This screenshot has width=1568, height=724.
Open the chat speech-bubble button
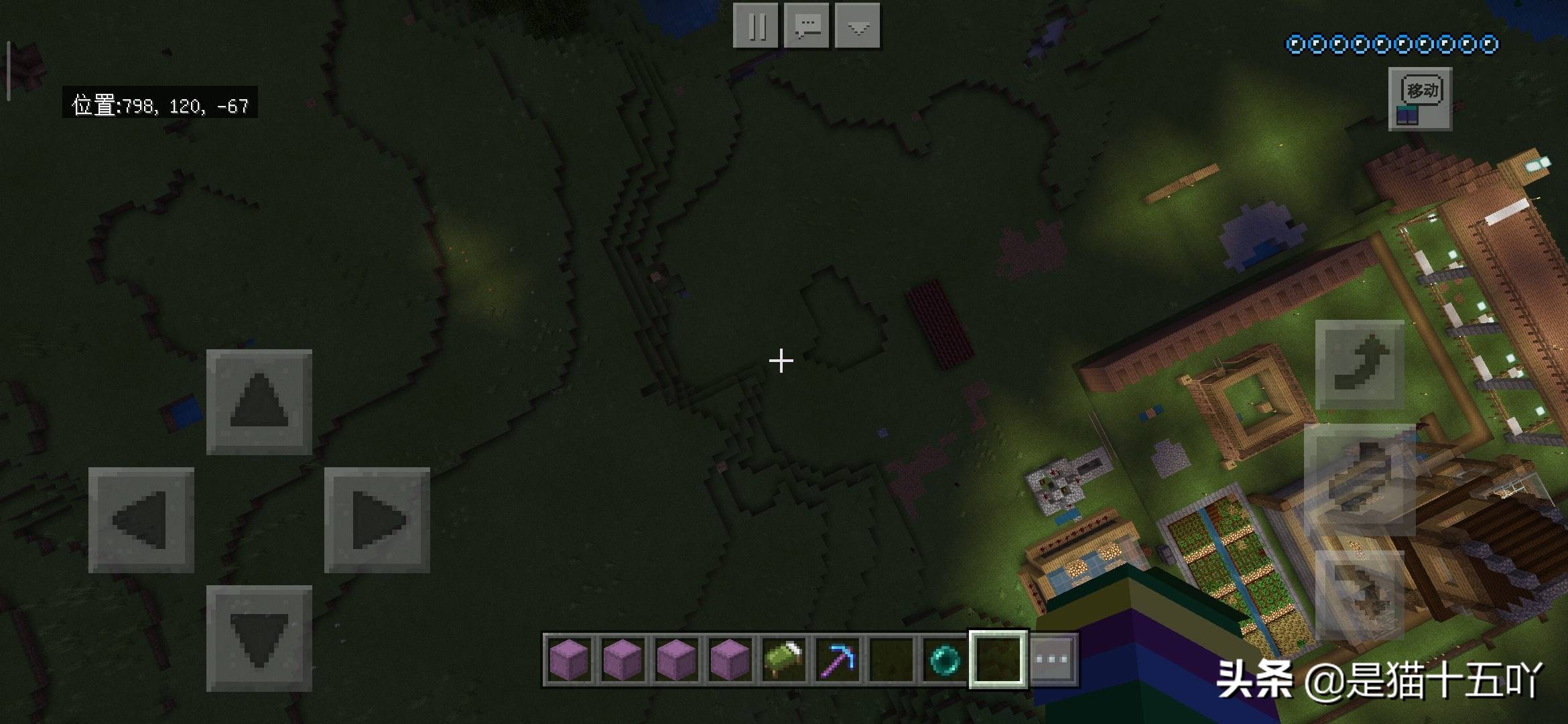(807, 26)
